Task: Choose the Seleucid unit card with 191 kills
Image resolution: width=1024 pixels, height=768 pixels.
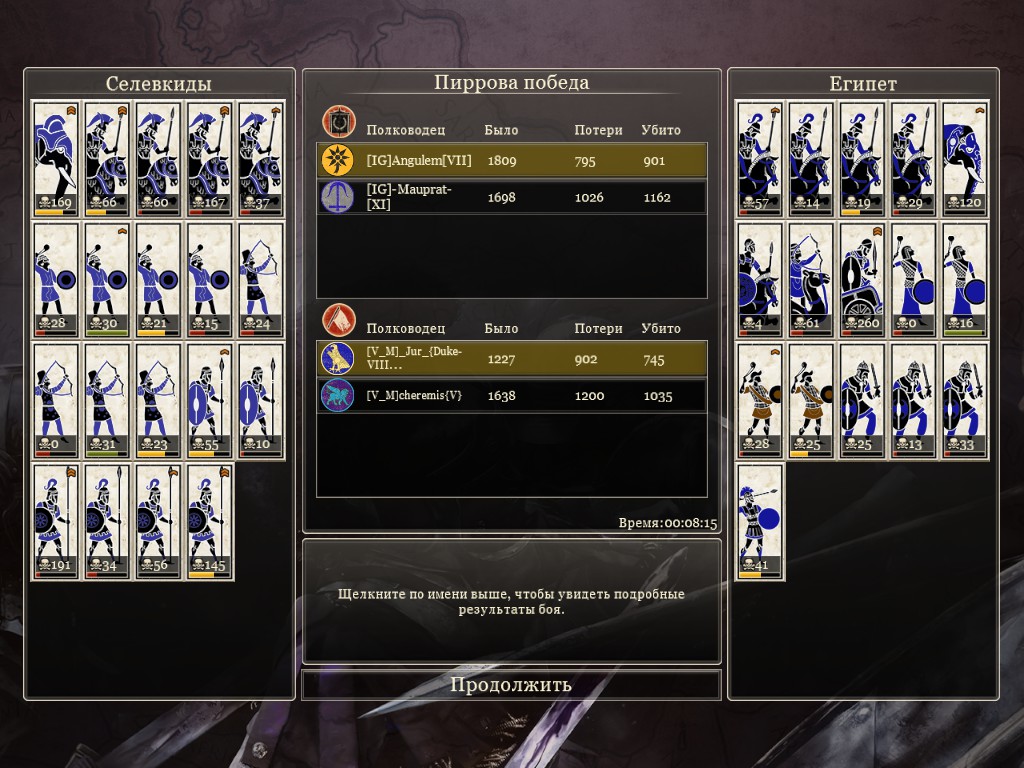Action: (x=56, y=521)
